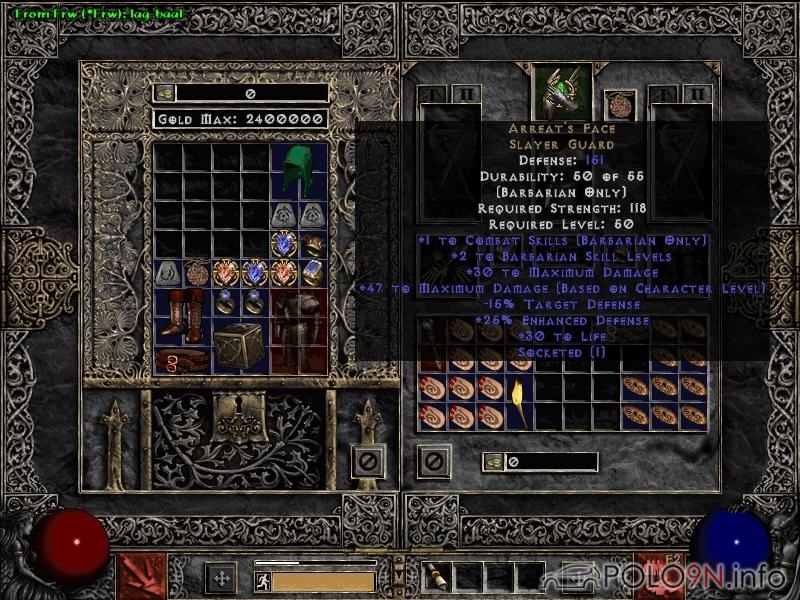Click the inventory gold drop button
The height and width of the screenshot is (600, 800).
pyautogui.click(x=493, y=462)
